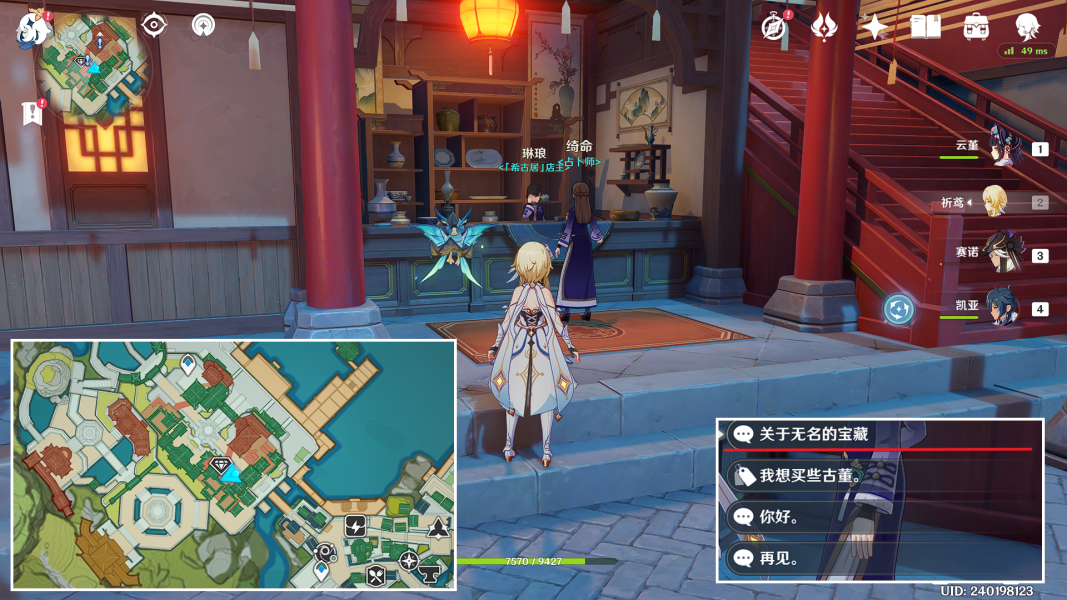Open the character profile icon
This screenshot has height=600, width=1067.
pos(1027,26)
